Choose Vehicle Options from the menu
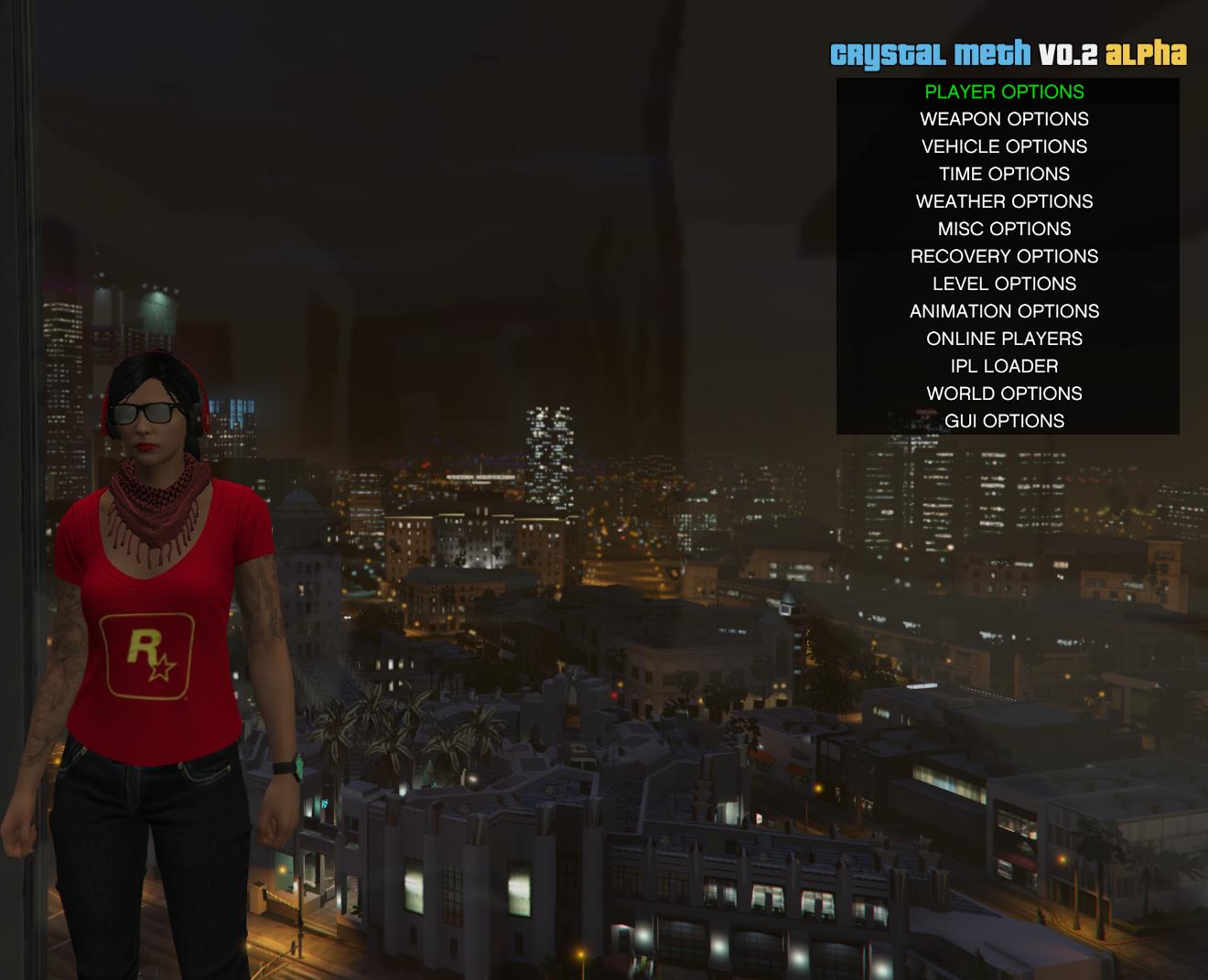1208x980 pixels. pos(1004,146)
